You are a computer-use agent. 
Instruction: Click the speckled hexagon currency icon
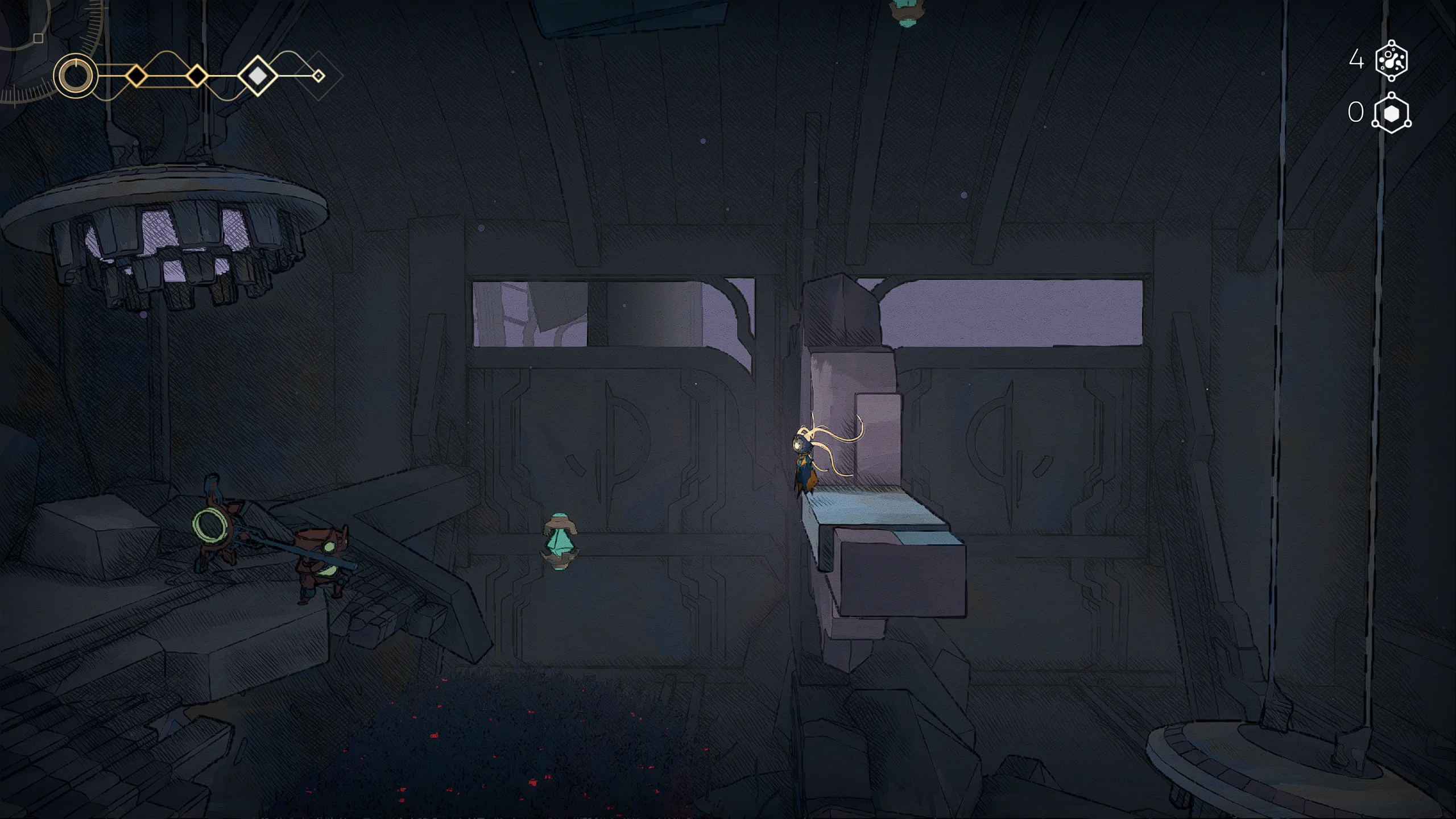click(1391, 60)
